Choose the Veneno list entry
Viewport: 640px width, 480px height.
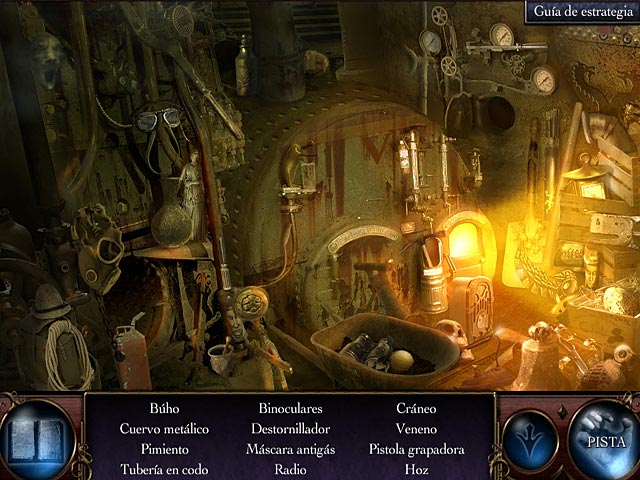[x=416, y=429]
